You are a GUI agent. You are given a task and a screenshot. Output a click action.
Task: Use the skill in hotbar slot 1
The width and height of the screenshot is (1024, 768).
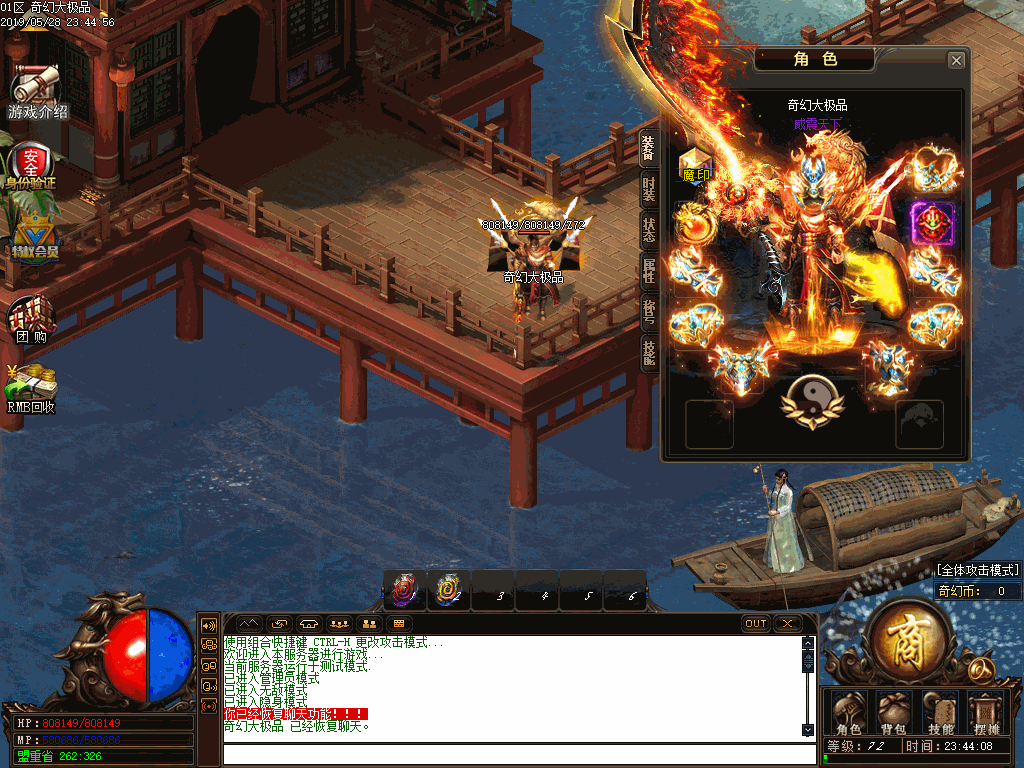click(x=405, y=591)
